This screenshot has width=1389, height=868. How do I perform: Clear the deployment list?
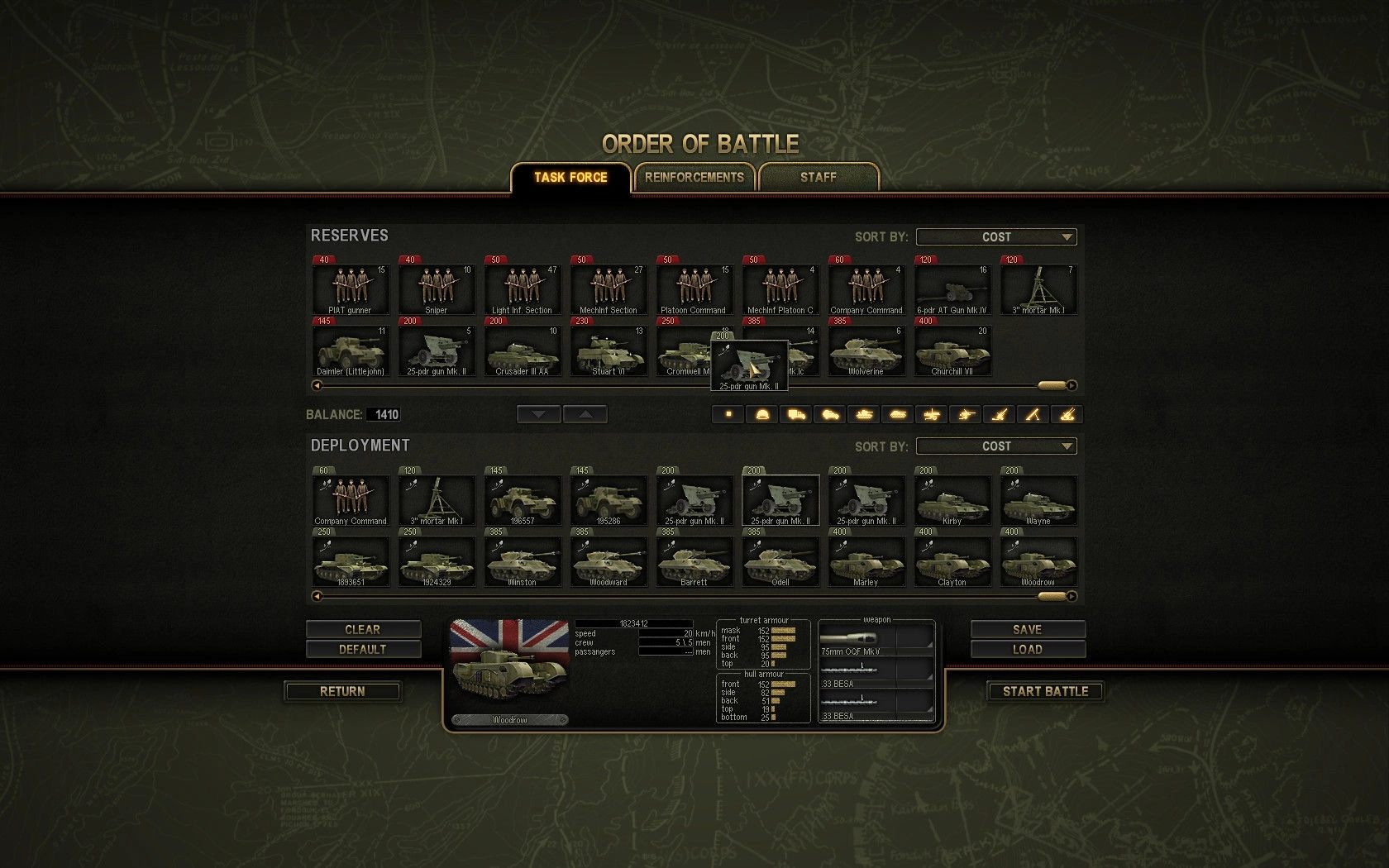(x=363, y=629)
